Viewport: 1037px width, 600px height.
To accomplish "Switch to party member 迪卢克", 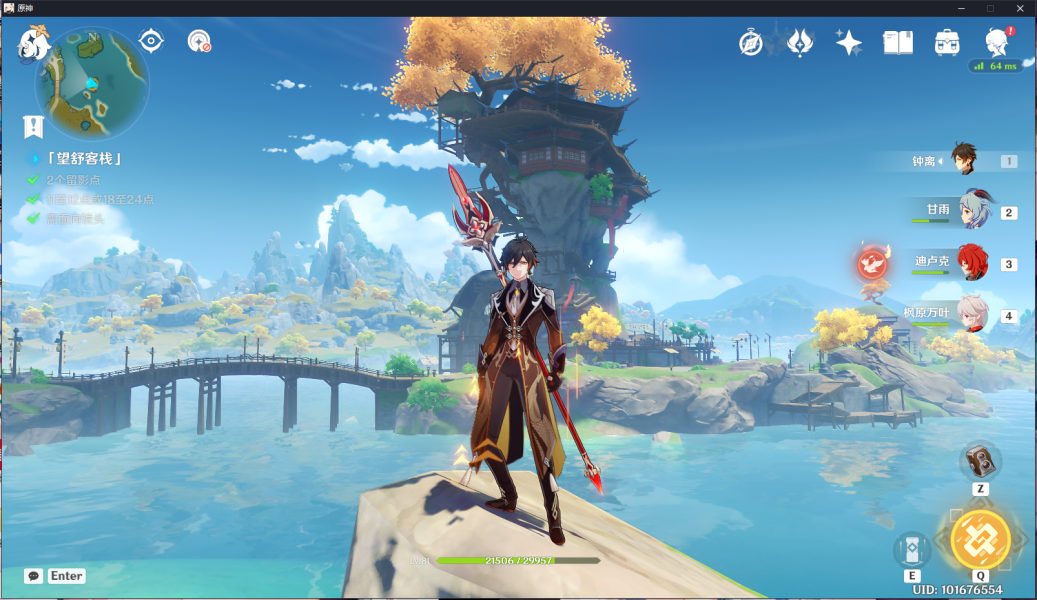I will click(970, 264).
